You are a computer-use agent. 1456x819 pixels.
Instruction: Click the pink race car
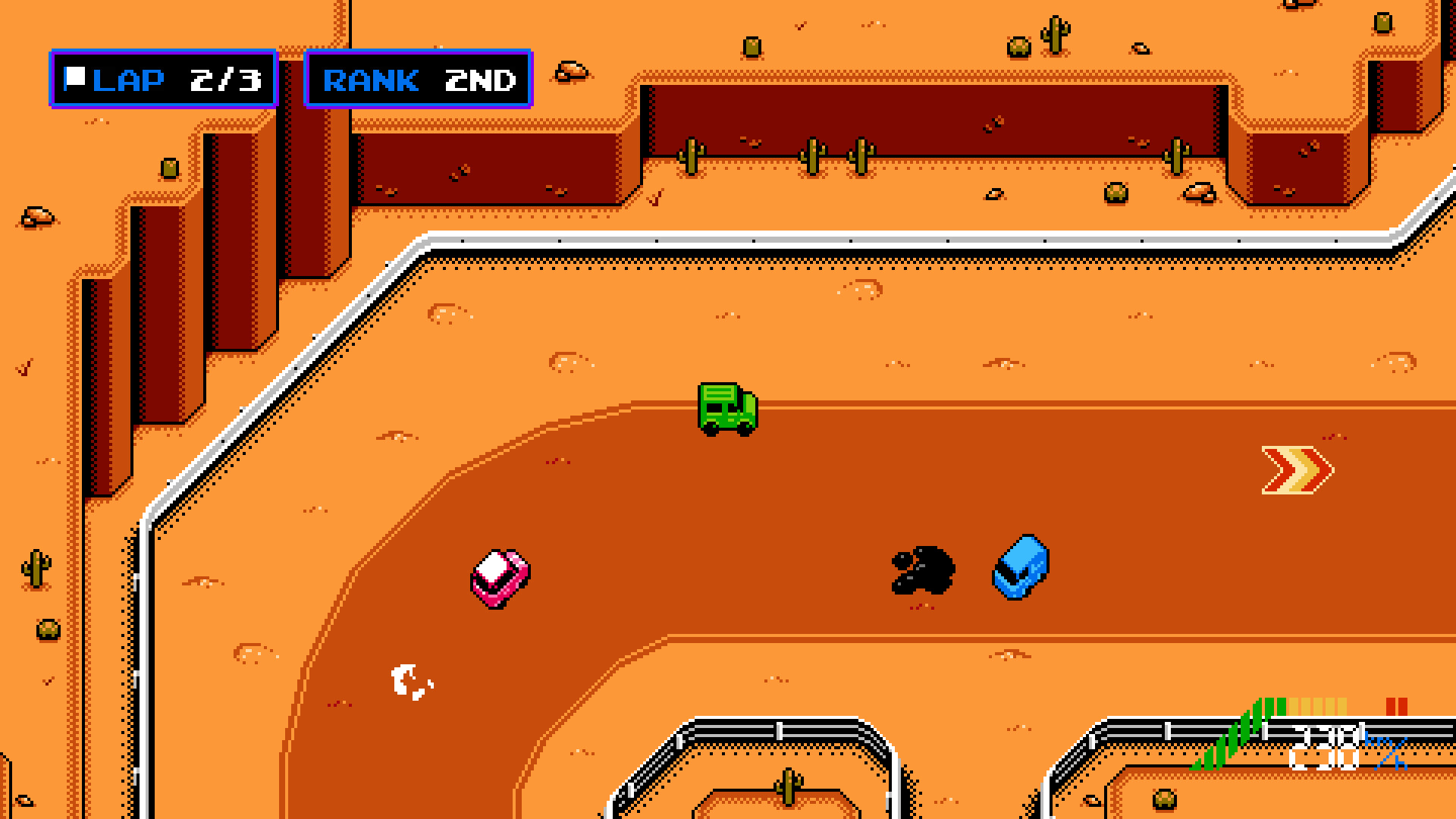501,580
